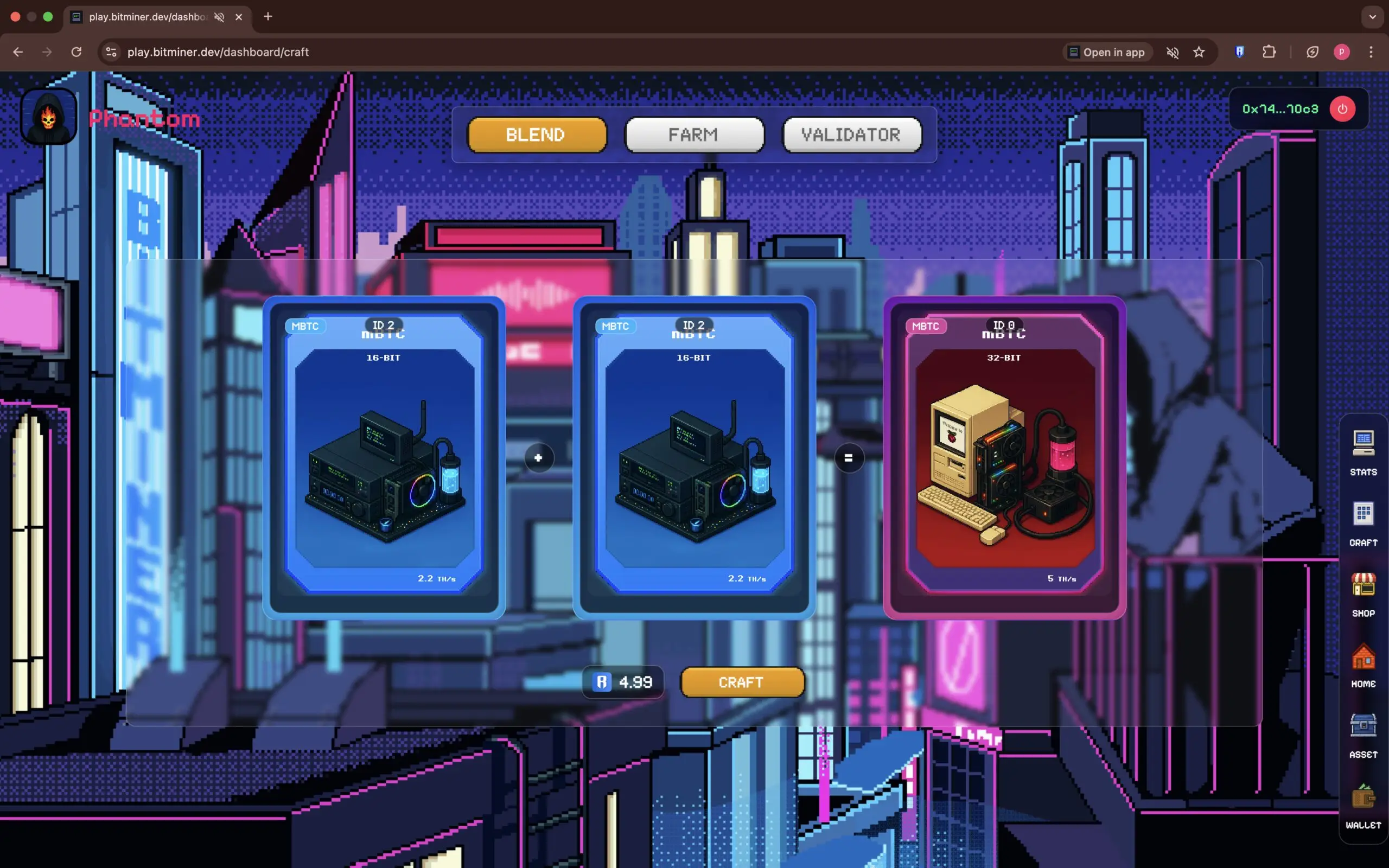Click the Phantom avatar icon
This screenshot has width=1389, height=868.
[48, 116]
